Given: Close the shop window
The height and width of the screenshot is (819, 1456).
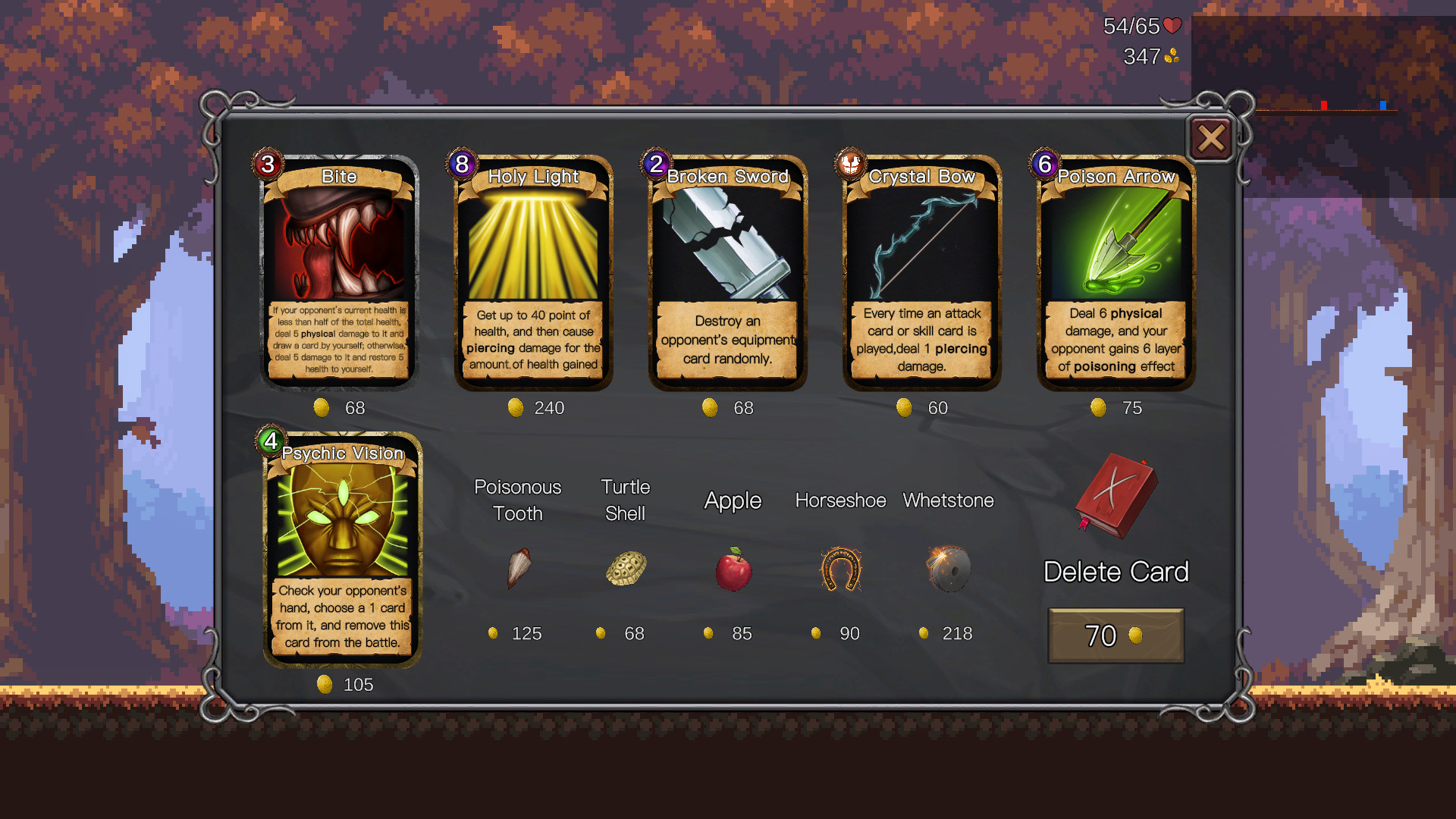Looking at the screenshot, I should pos(1211,140).
